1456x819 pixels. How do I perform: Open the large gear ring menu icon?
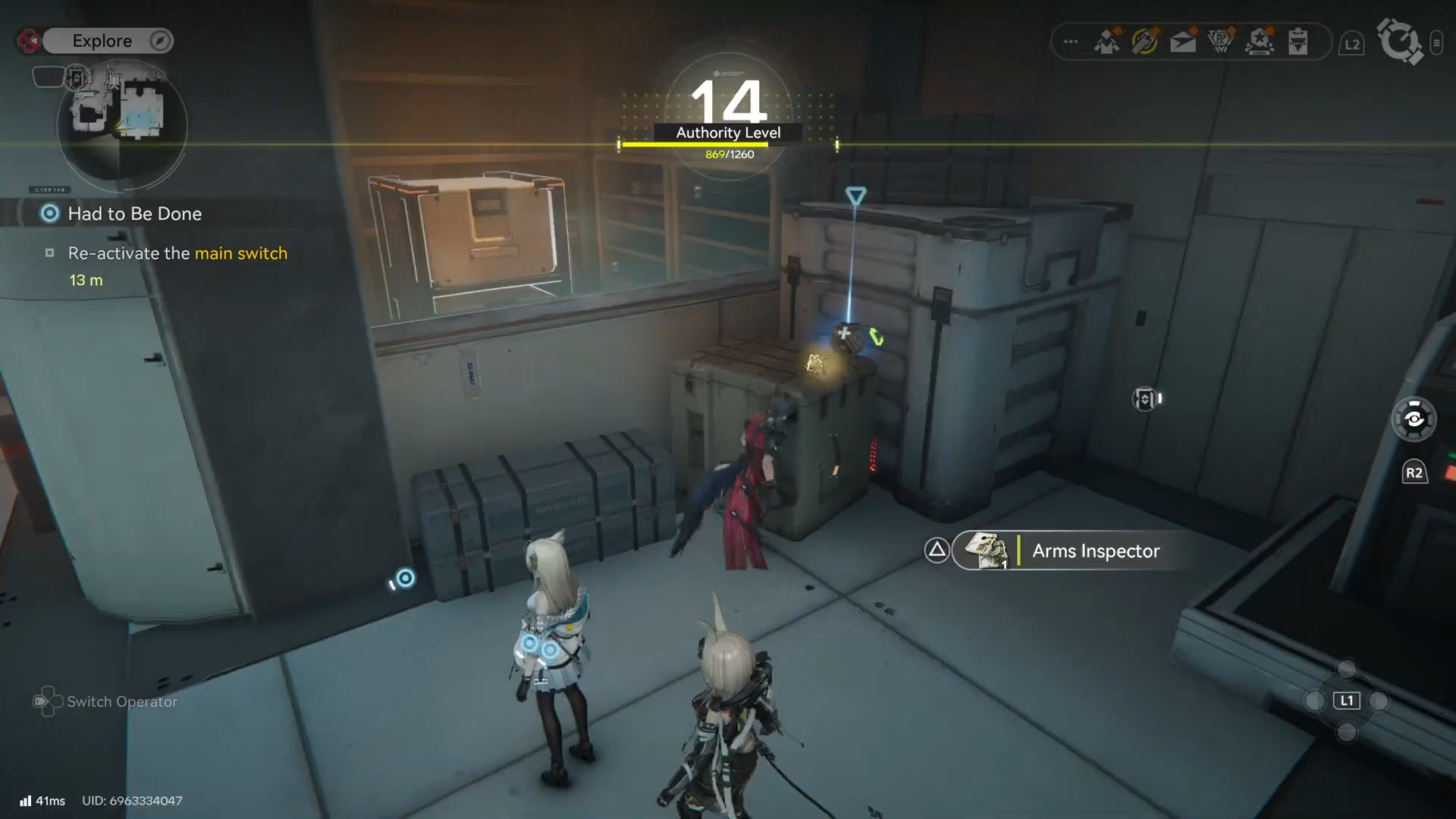click(1399, 41)
